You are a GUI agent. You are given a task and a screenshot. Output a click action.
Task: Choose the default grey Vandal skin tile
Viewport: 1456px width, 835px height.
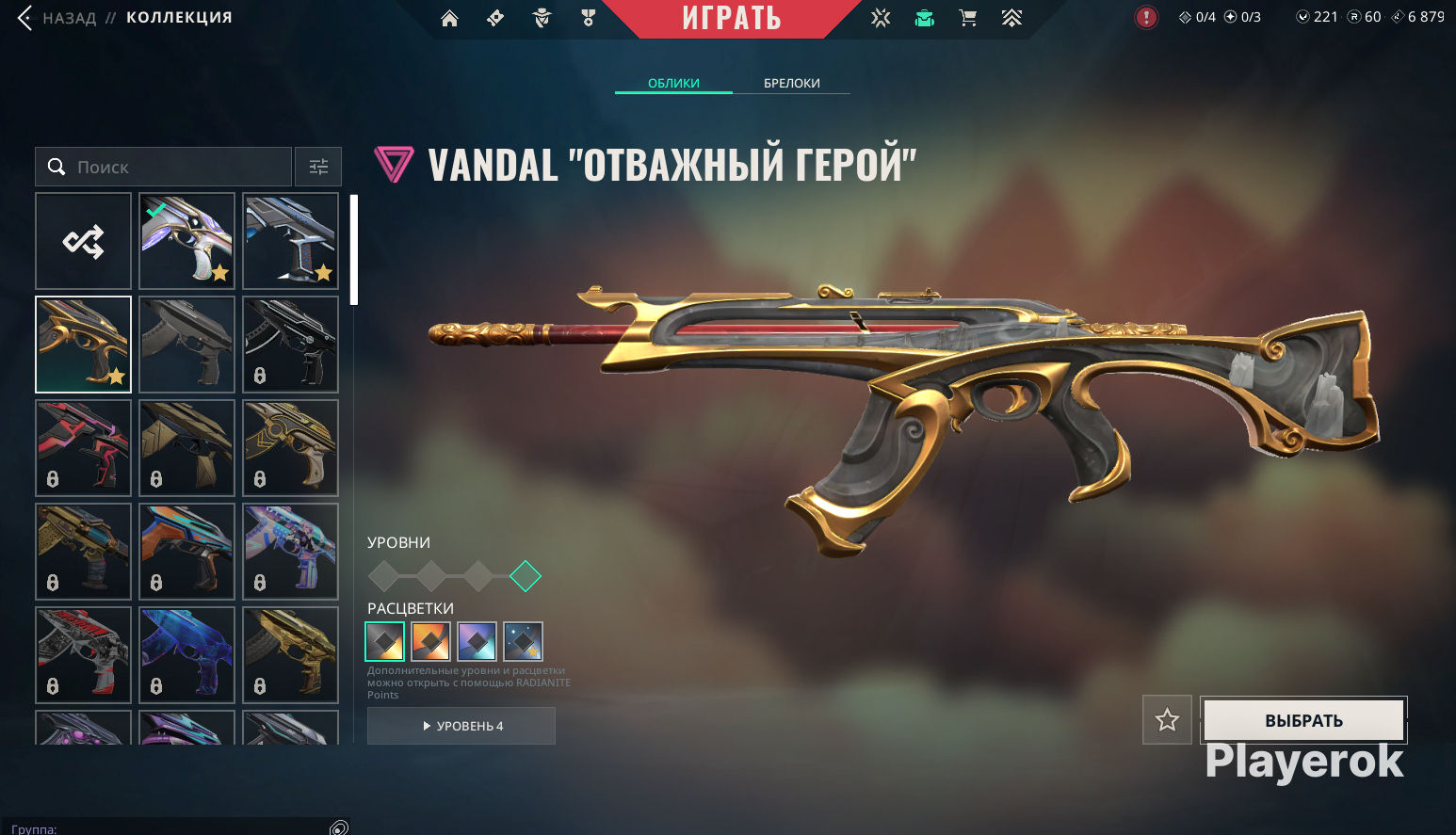(x=186, y=345)
